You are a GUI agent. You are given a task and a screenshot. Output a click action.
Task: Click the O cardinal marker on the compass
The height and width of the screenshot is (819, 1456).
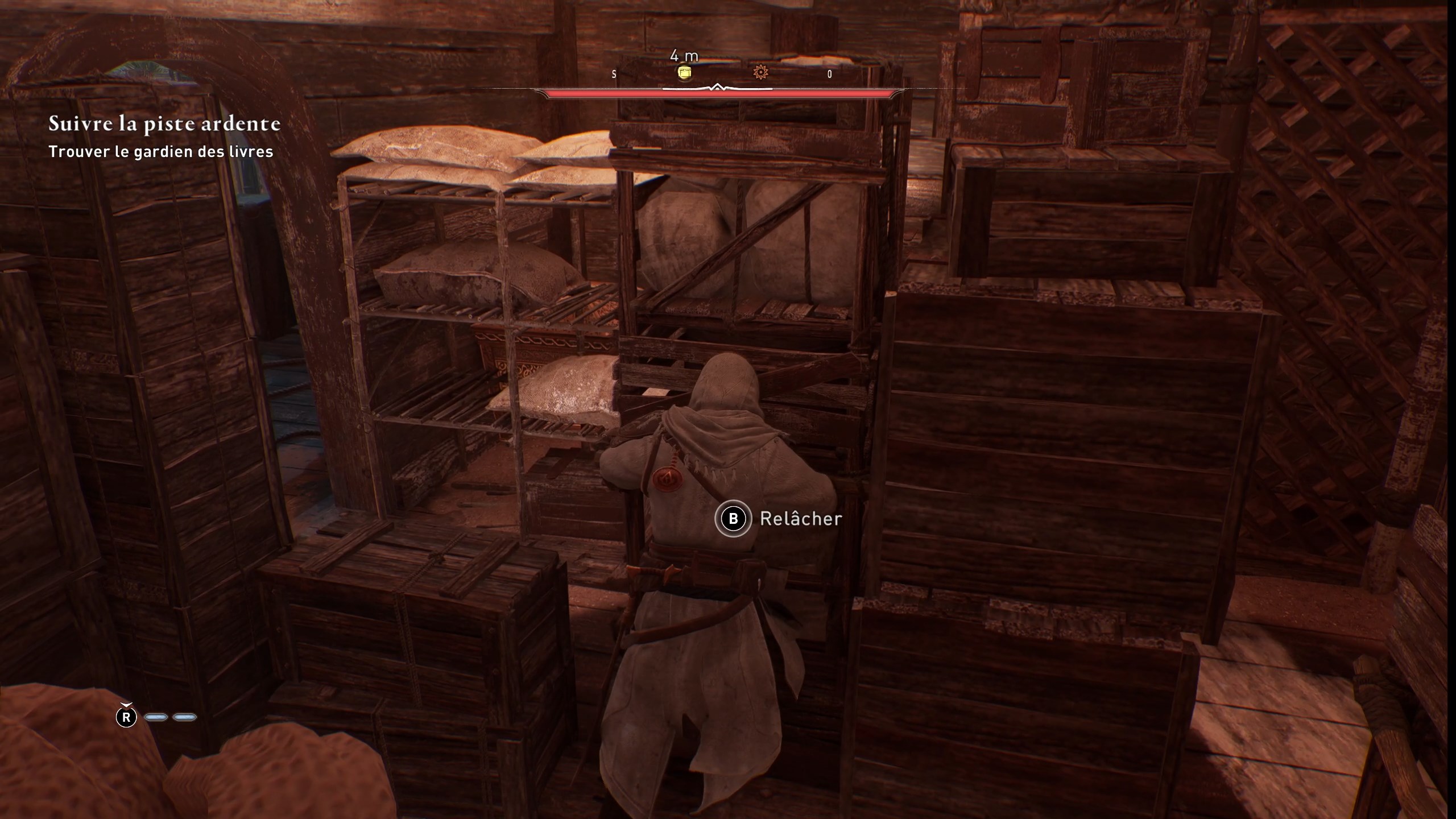point(830,73)
